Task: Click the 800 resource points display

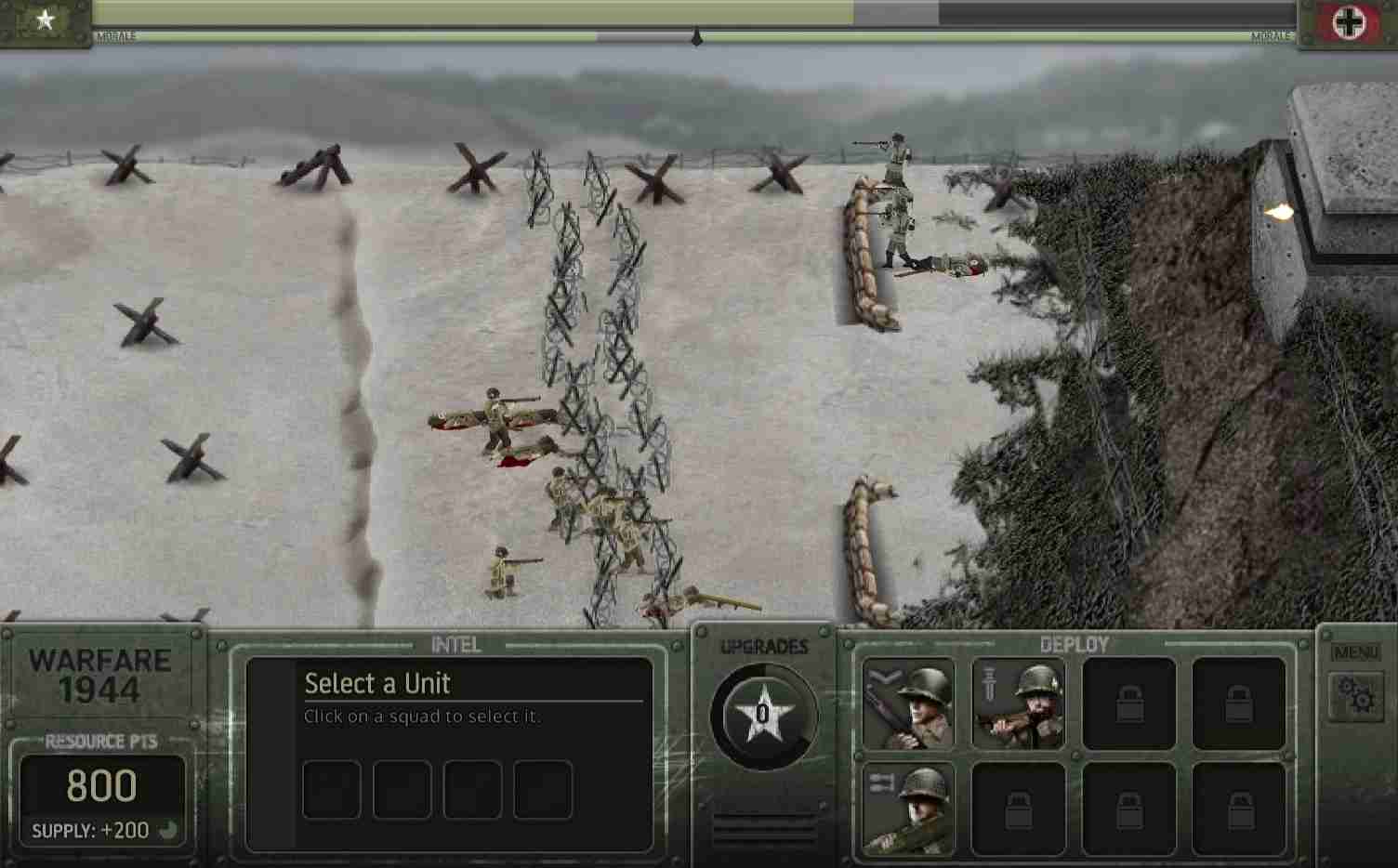Action: coord(103,785)
